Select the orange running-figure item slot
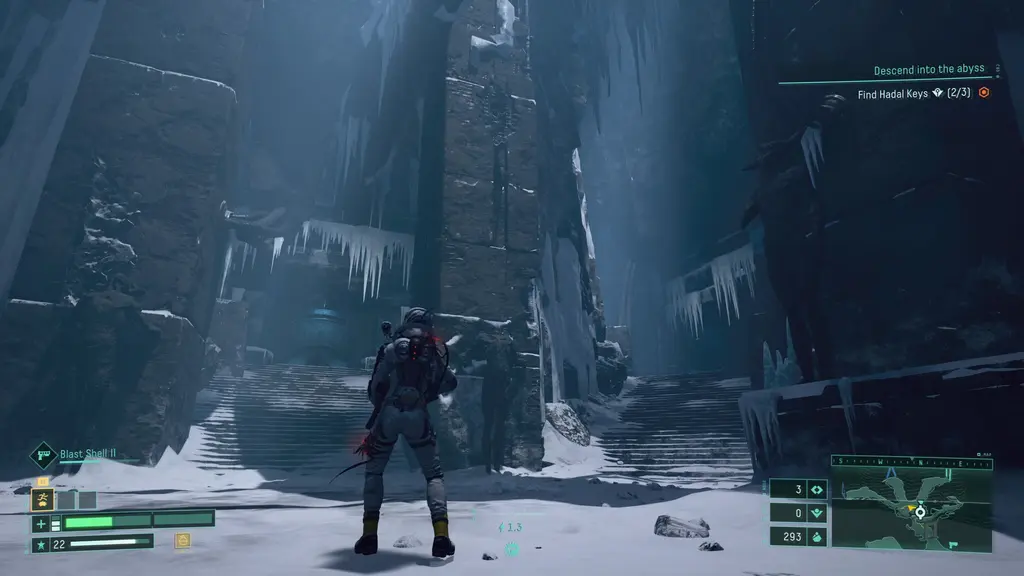1024x576 pixels. pos(43,499)
